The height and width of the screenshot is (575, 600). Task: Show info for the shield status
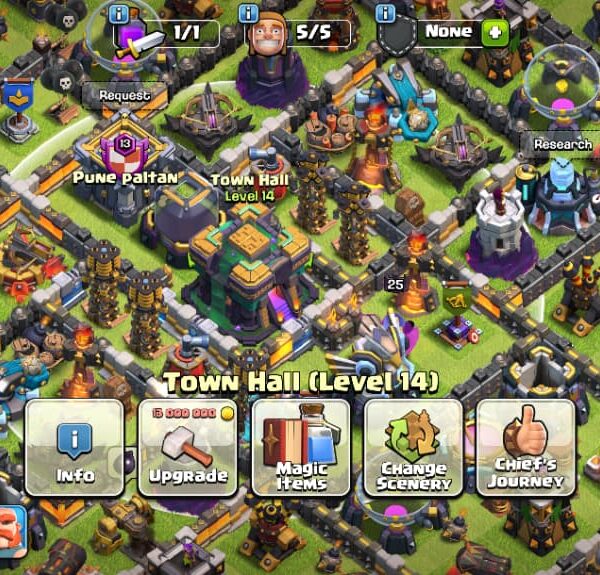[x=386, y=13]
